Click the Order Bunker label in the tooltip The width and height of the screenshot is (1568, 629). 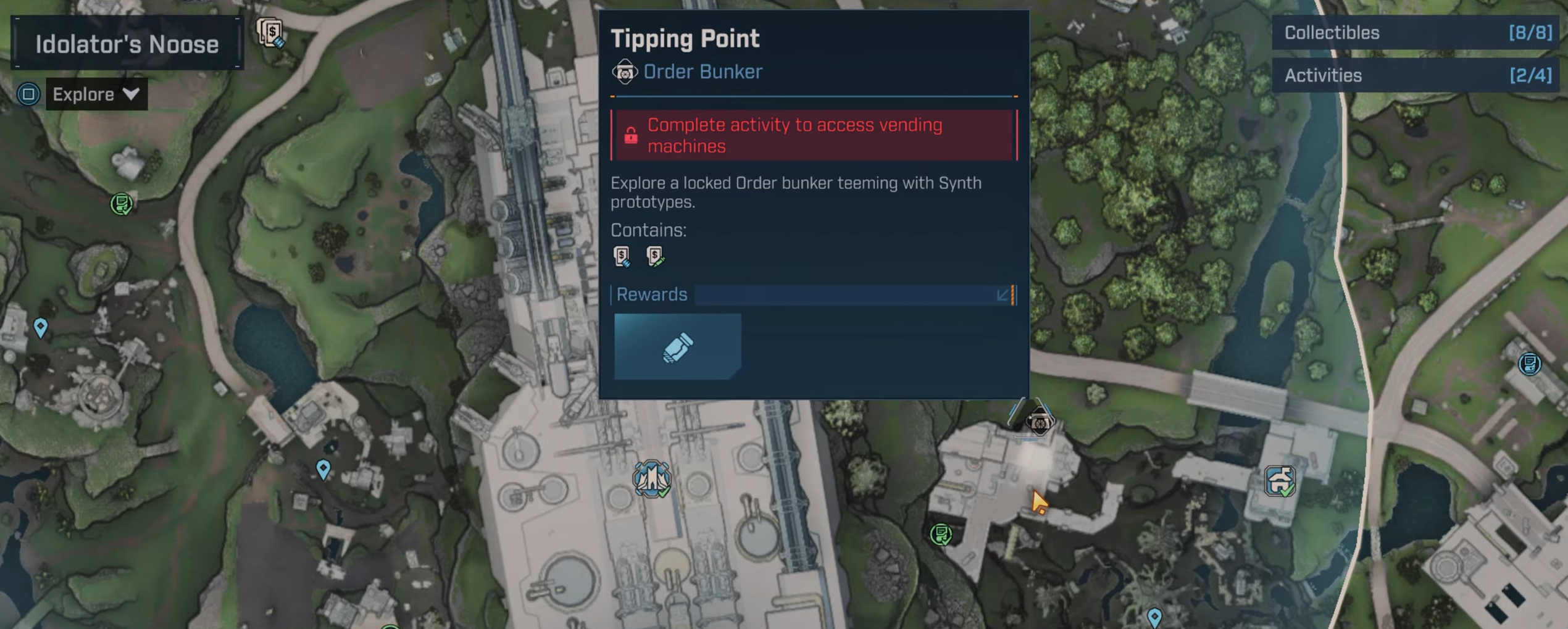(x=702, y=72)
